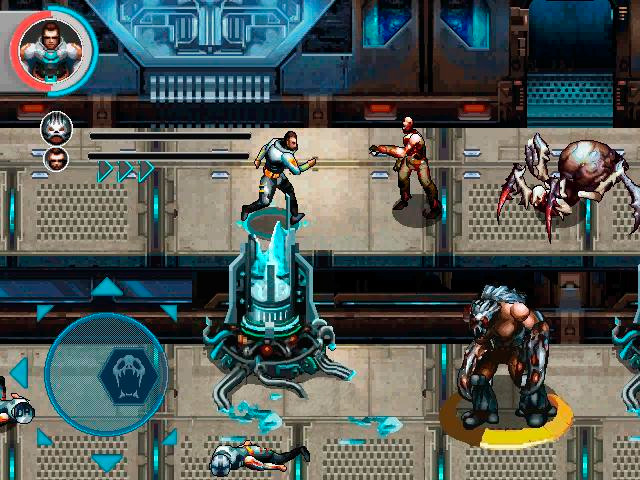Viewport: 640px width, 480px height.
Task: Move up with the d-pad up arrow
Action: click(107, 289)
